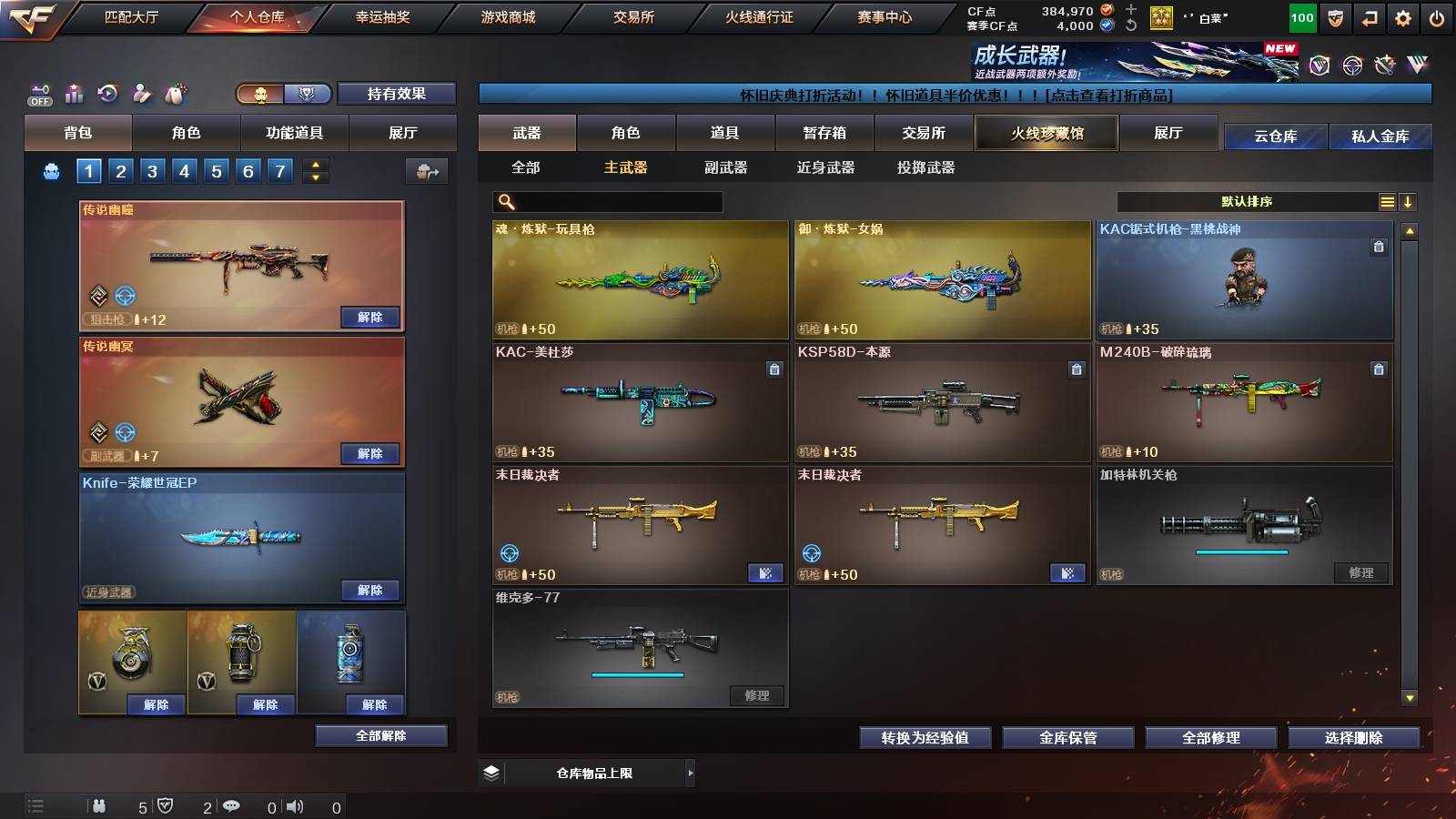This screenshot has height=819, width=1456.
Task: Toggle the list view icon next to sort dropdown
Action: (x=1387, y=201)
